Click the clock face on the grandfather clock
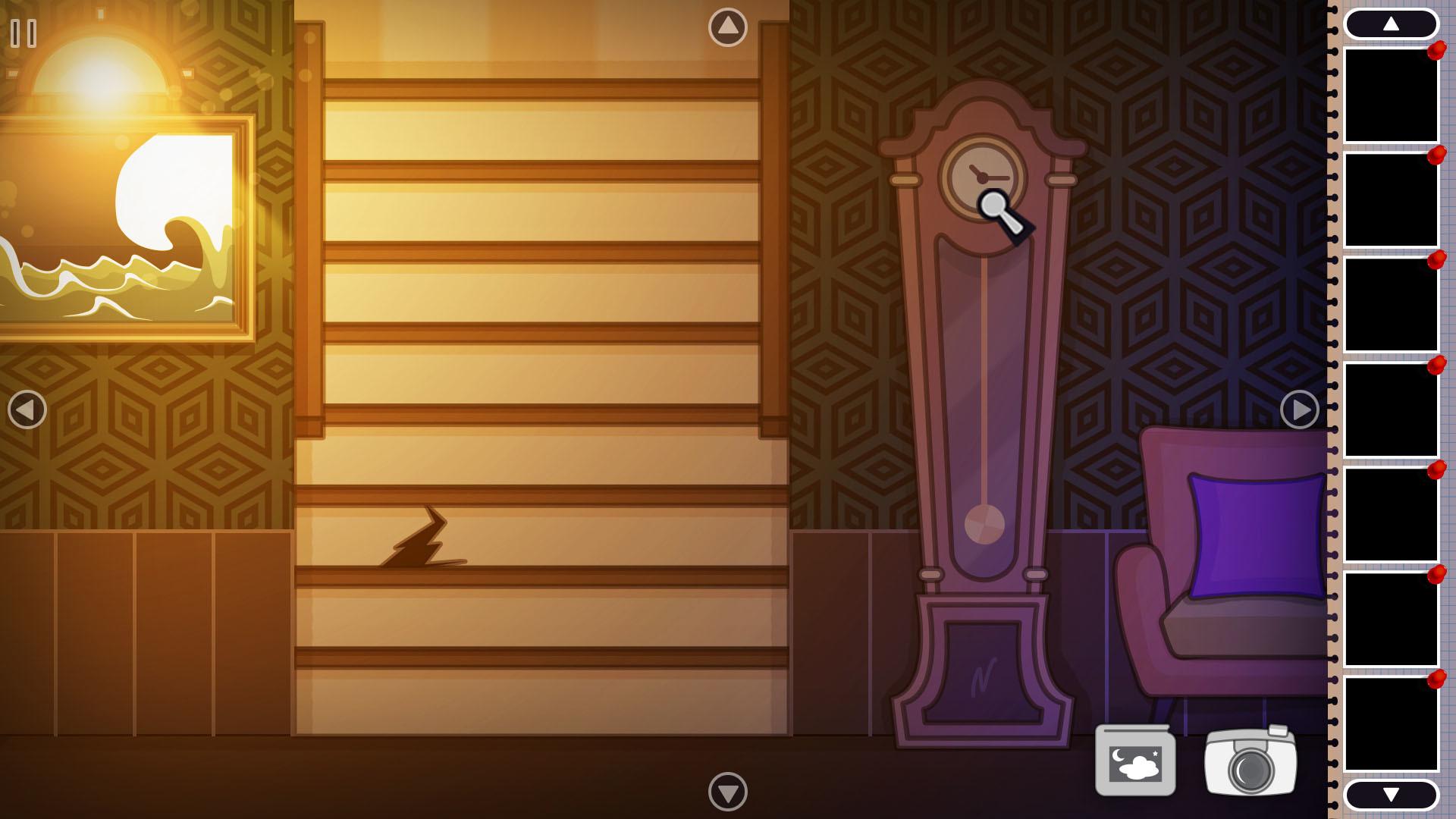The height and width of the screenshot is (819, 1456). tap(982, 176)
